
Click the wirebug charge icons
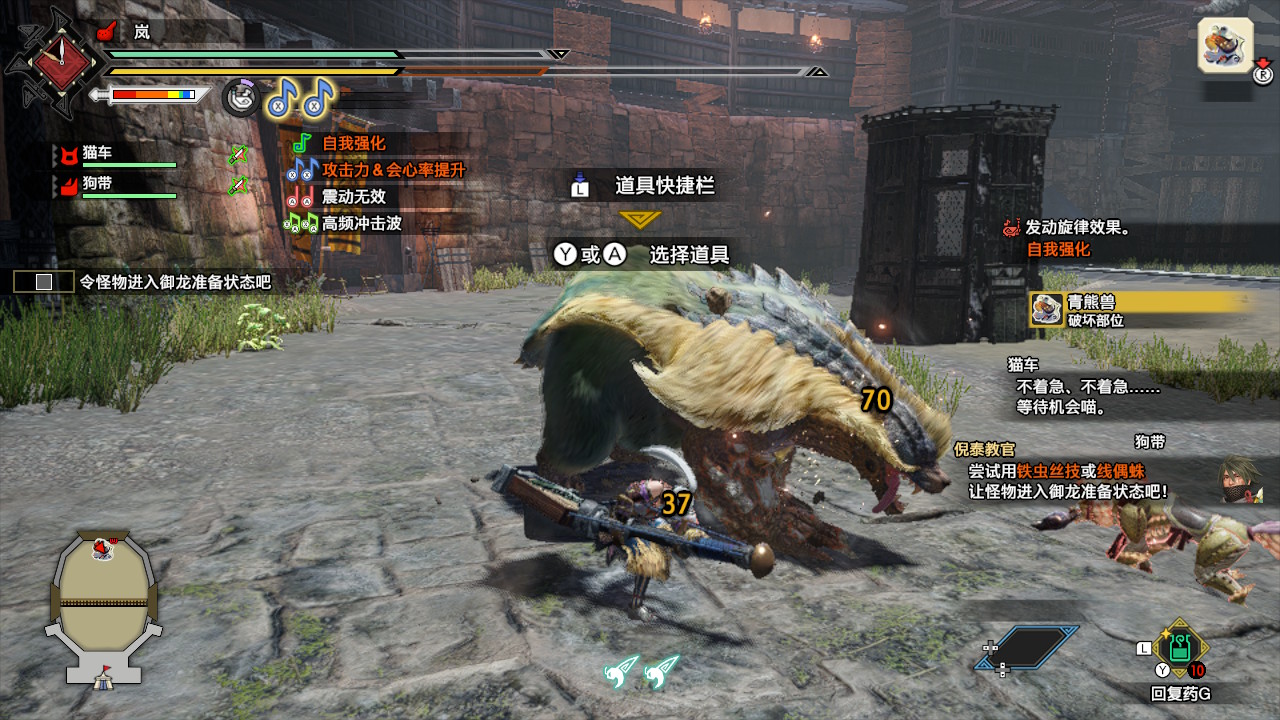pos(642,671)
